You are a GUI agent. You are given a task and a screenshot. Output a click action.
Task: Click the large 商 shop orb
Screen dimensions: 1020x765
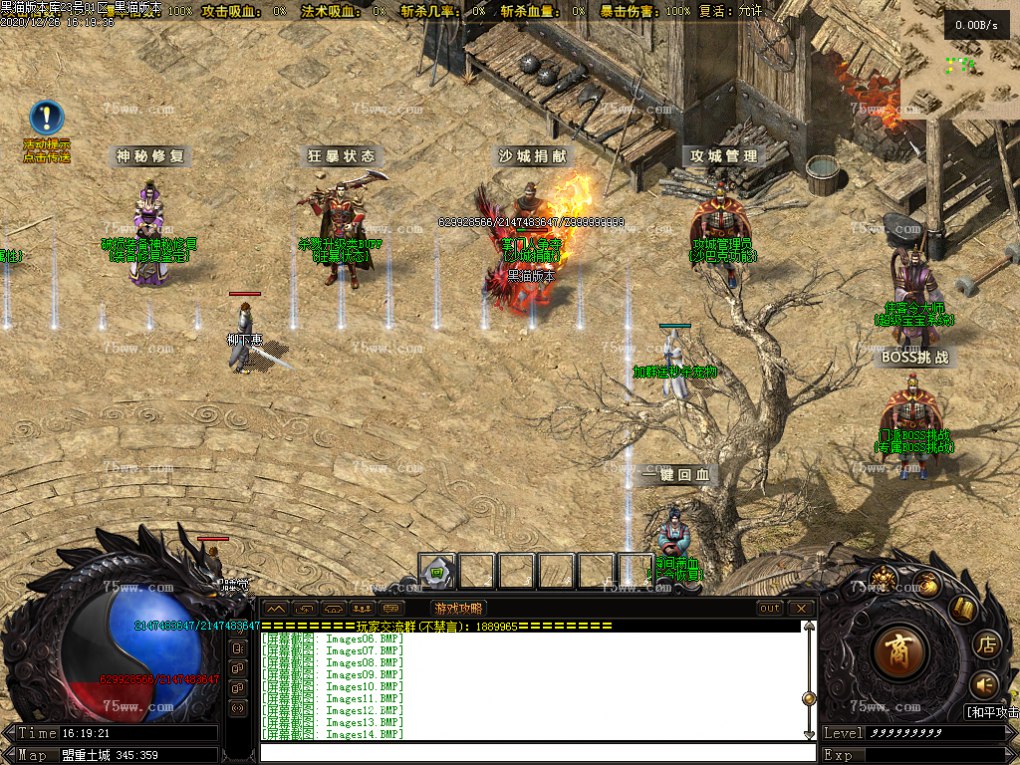pyautogui.click(x=901, y=651)
